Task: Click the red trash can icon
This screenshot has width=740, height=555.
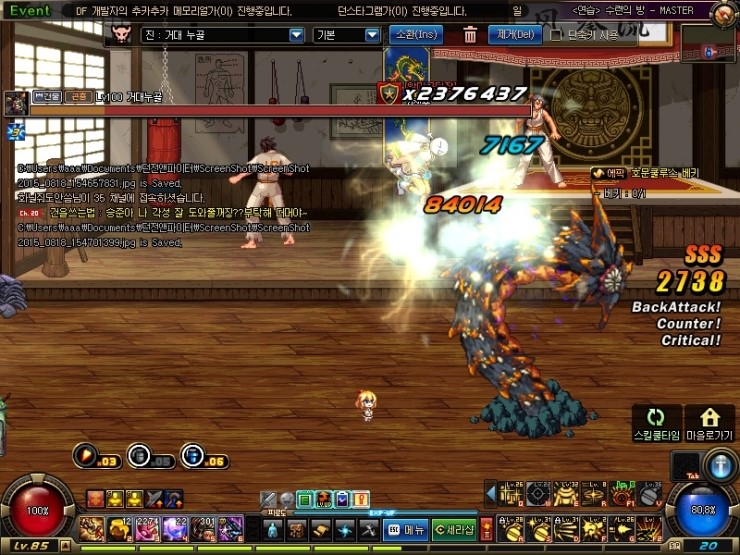Action: (x=470, y=35)
